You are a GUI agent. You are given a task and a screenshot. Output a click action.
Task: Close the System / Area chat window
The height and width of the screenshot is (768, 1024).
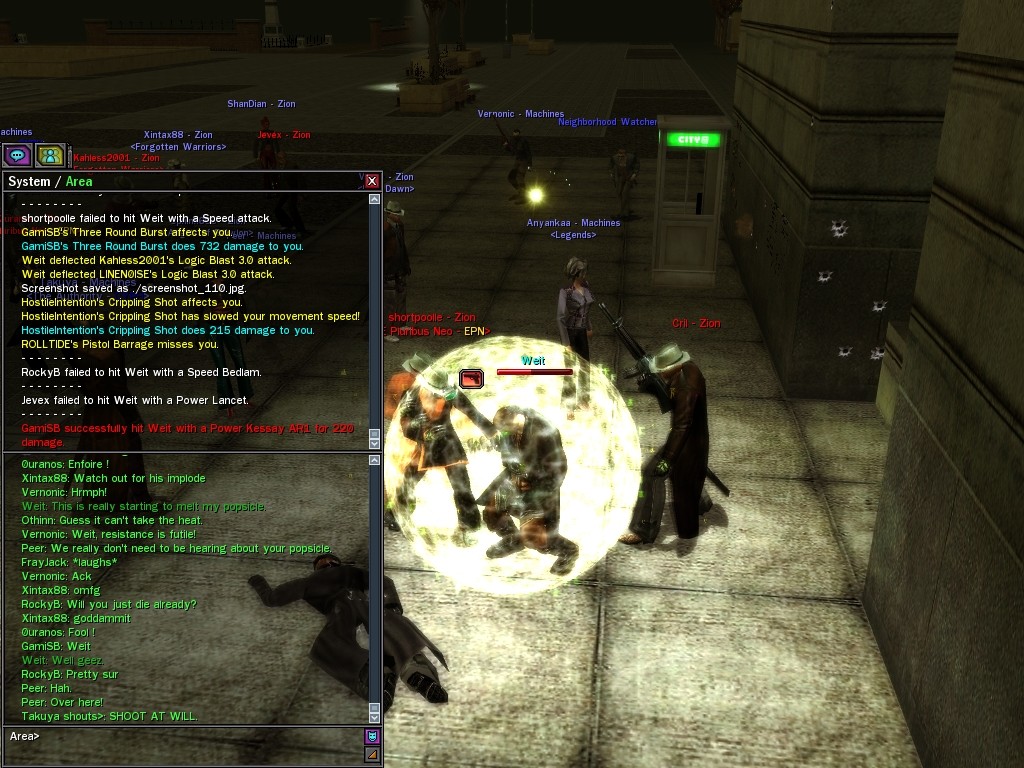pos(372,181)
